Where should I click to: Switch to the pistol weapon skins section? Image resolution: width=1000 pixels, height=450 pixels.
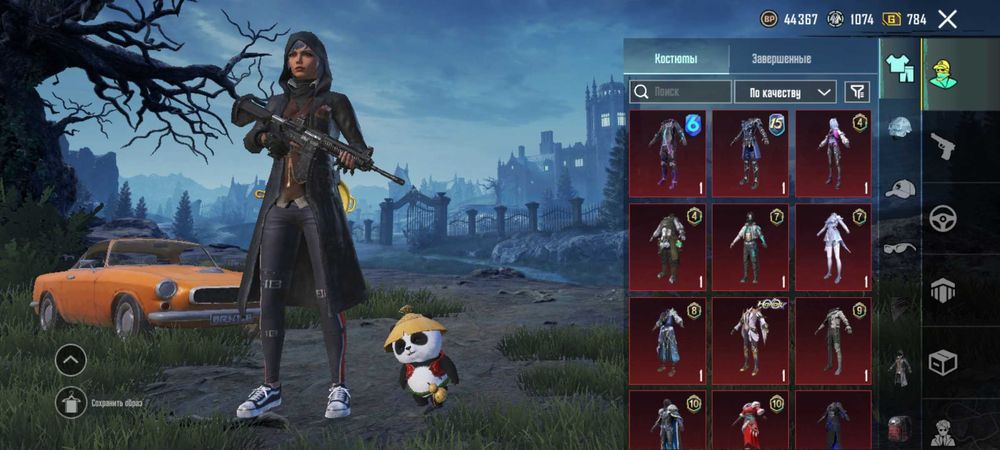(x=943, y=147)
